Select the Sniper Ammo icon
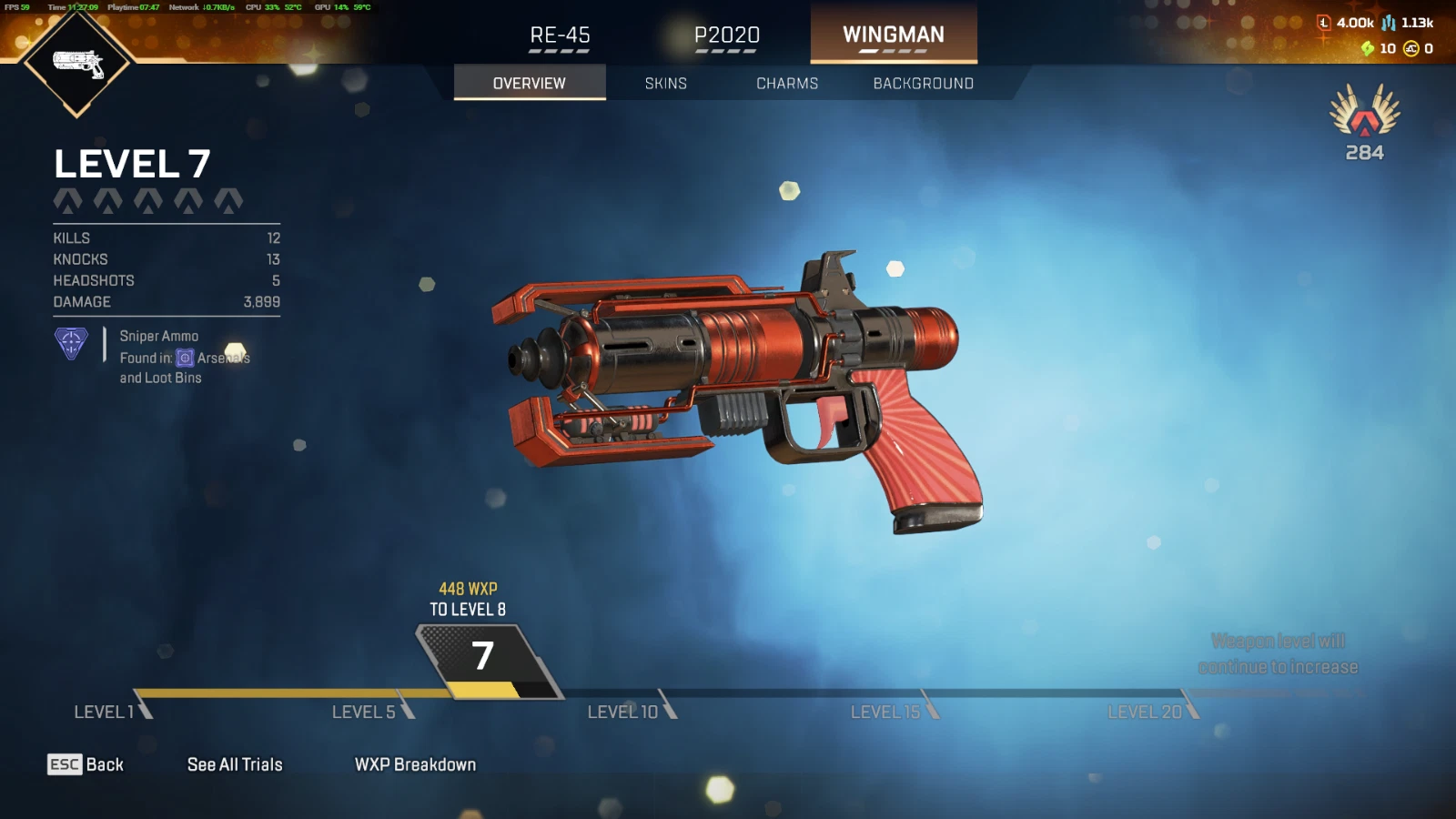Viewport: 1456px width, 819px height. [71, 344]
